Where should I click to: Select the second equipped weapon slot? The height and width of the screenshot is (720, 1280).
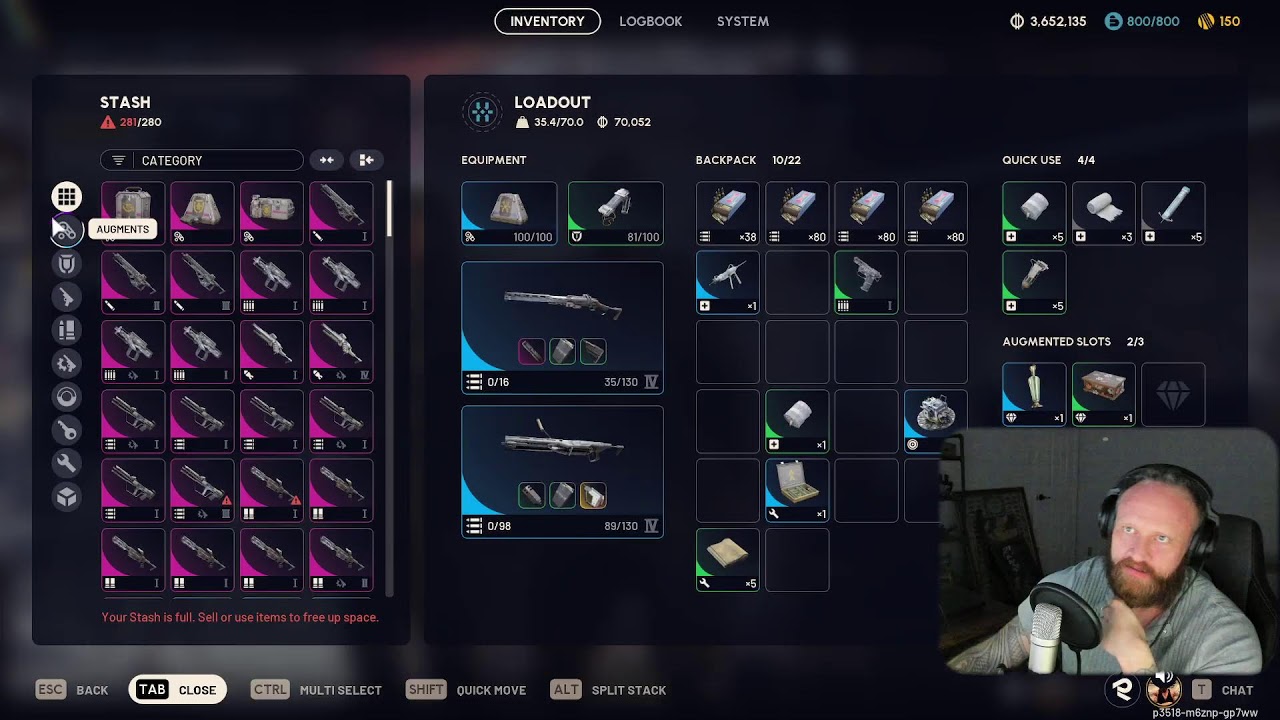562,471
